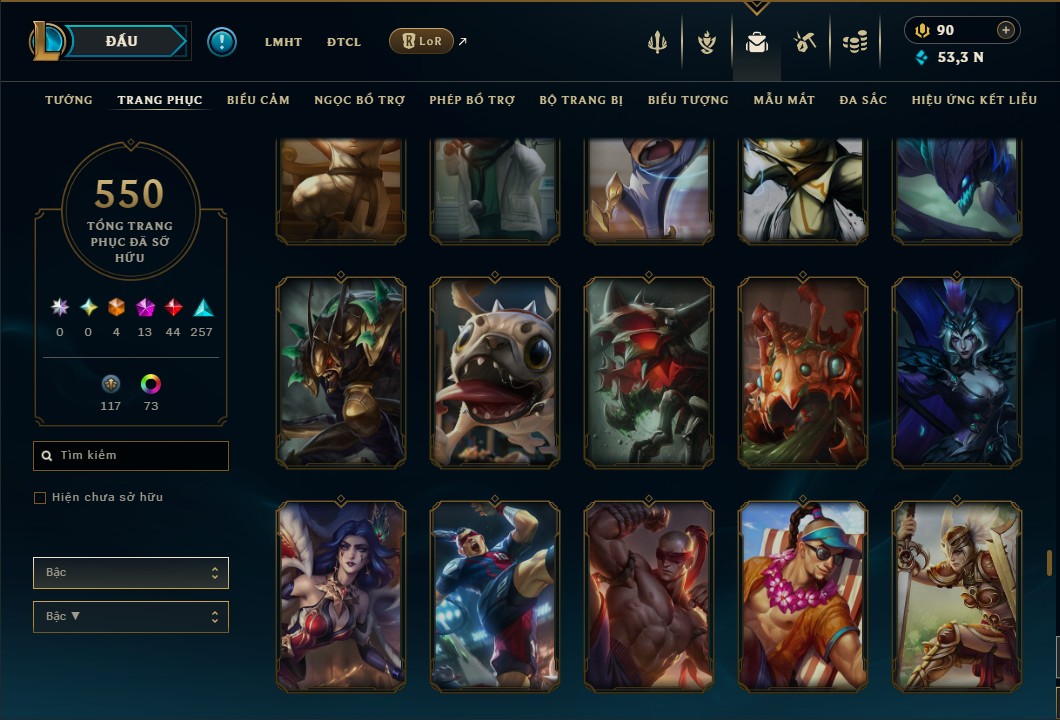1060x720 pixels.
Task: Open the BIỂU TƯỢNG icons tab
Action: coord(688,100)
